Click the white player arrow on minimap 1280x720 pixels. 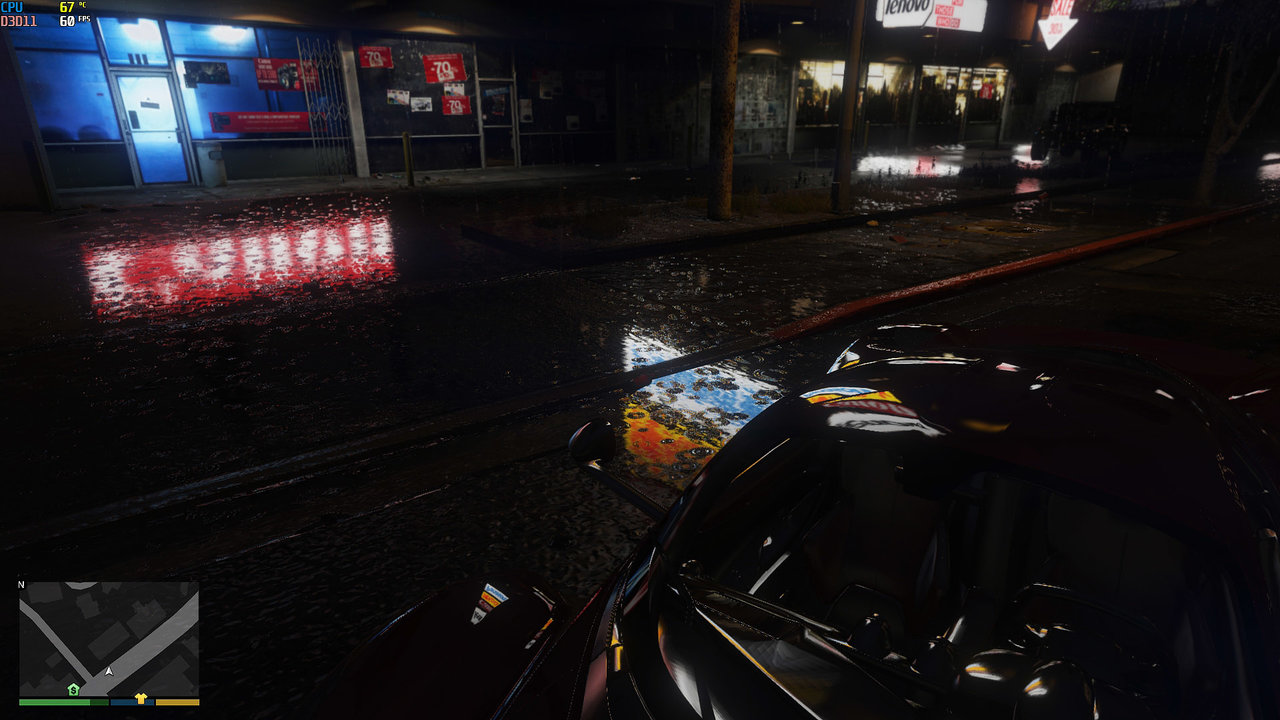tap(109, 671)
